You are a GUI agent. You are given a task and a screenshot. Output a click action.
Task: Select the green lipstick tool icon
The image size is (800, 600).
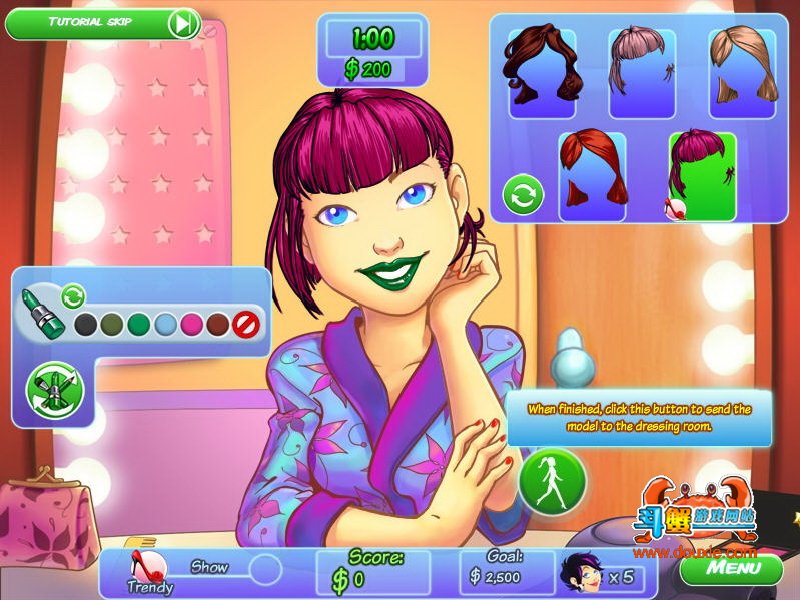tap(44, 314)
